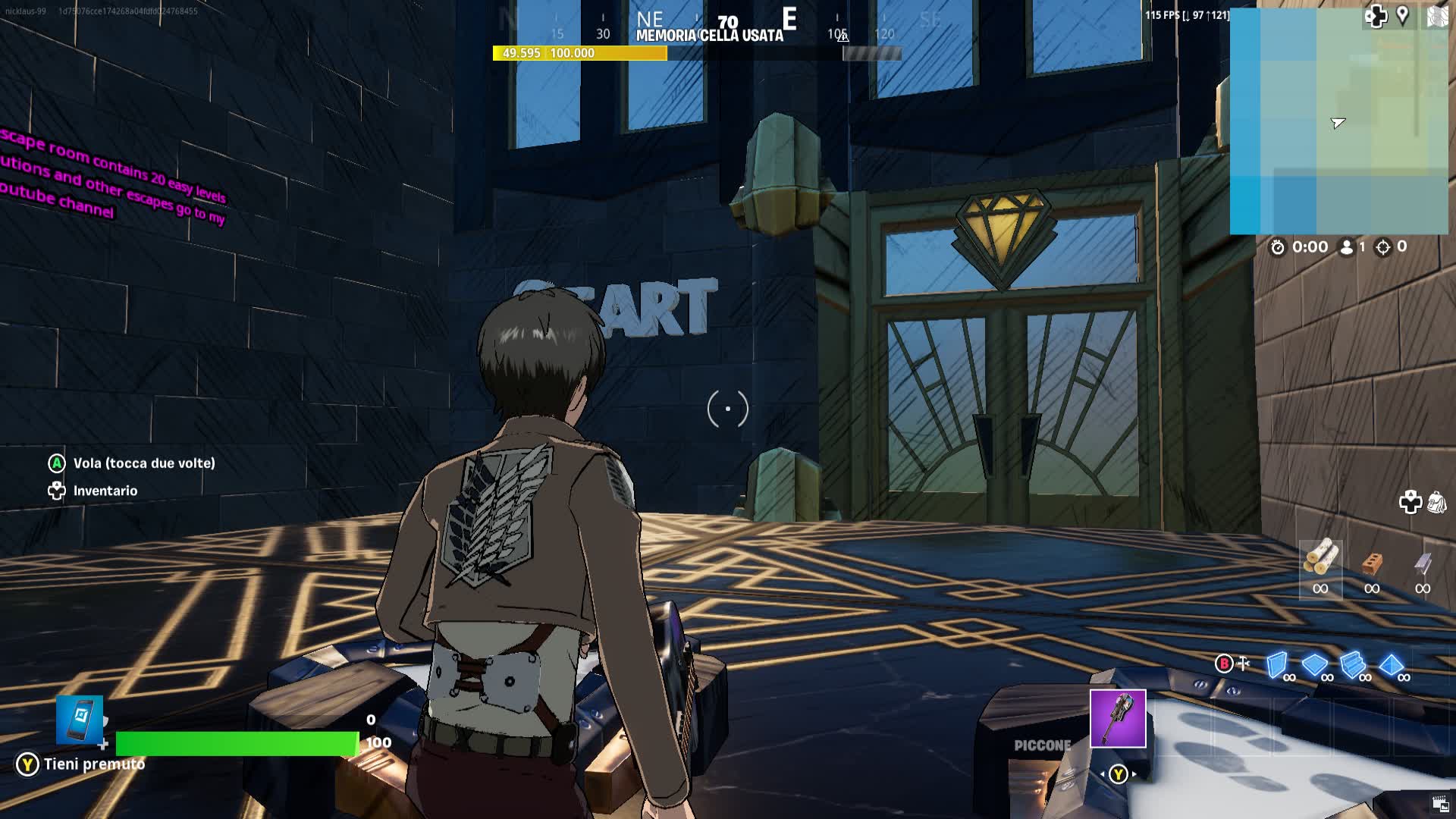The image size is (1456, 819).
Task: Select the wall building piece
Action: tap(1277, 665)
